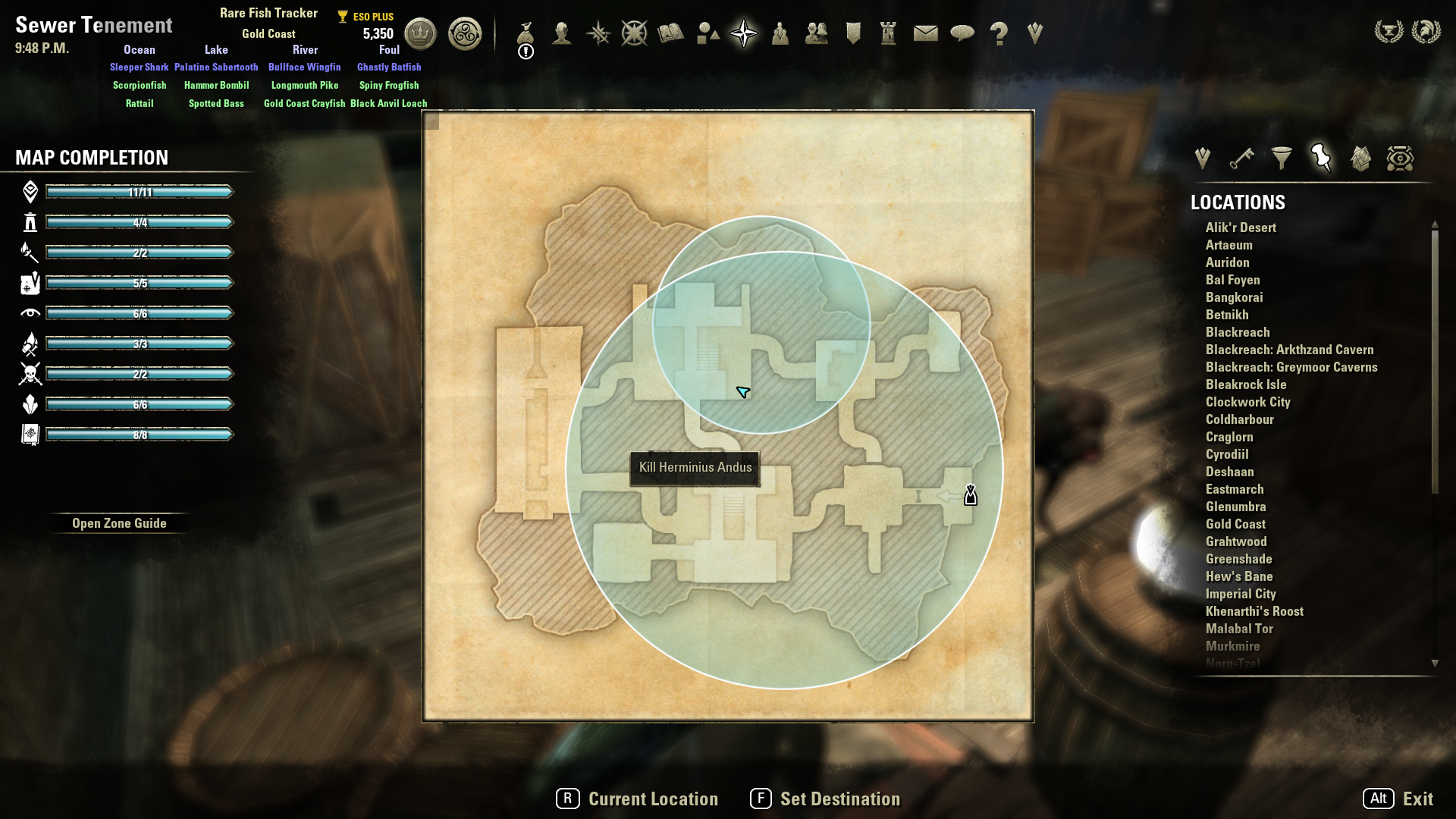Click the locations list down scroll arrow
Screen dimensions: 1456x819
point(1435,664)
